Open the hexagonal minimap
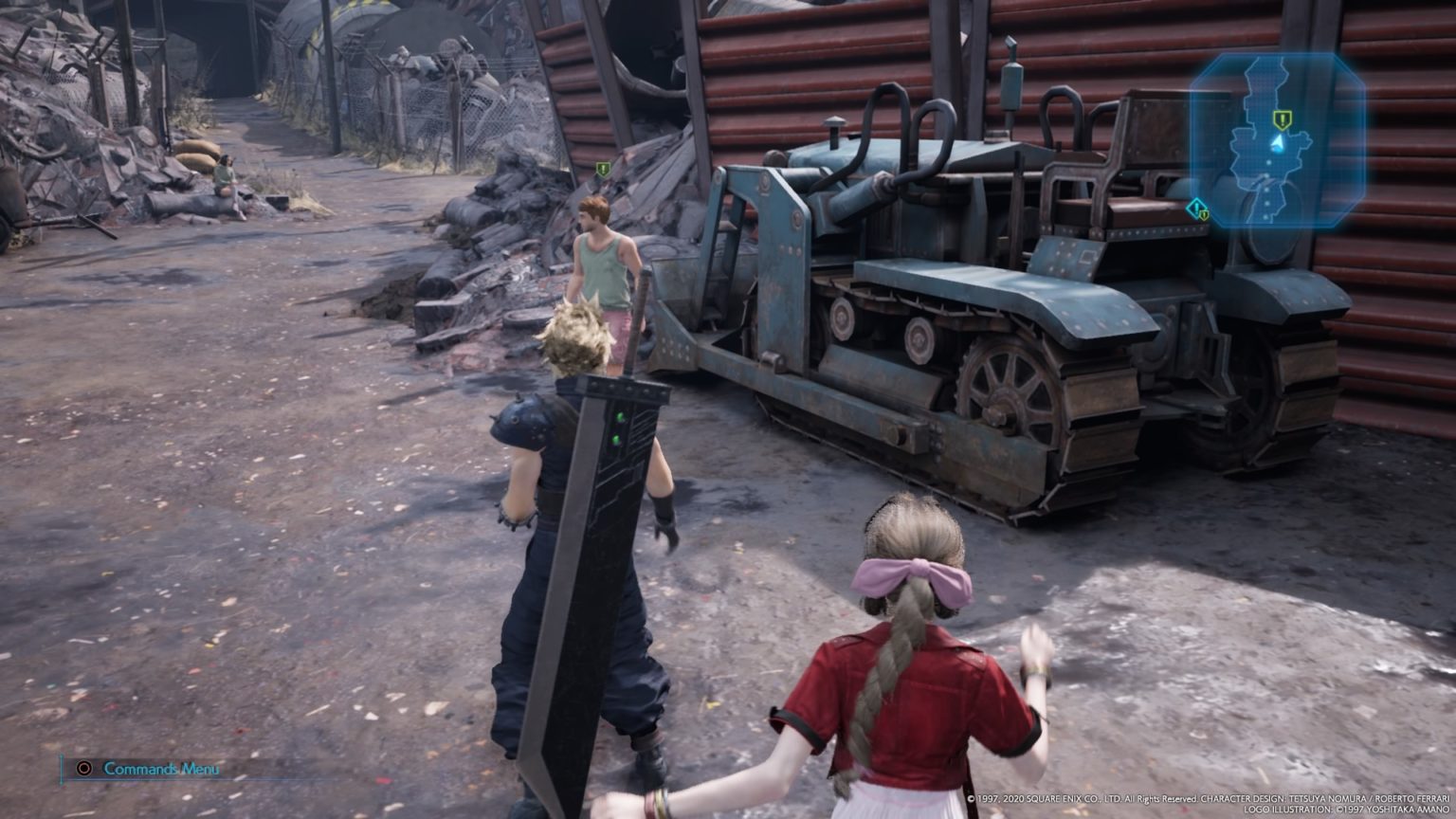The width and height of the screenshot is (1456, 819). pyautogui.click(x=1277, y=140)
